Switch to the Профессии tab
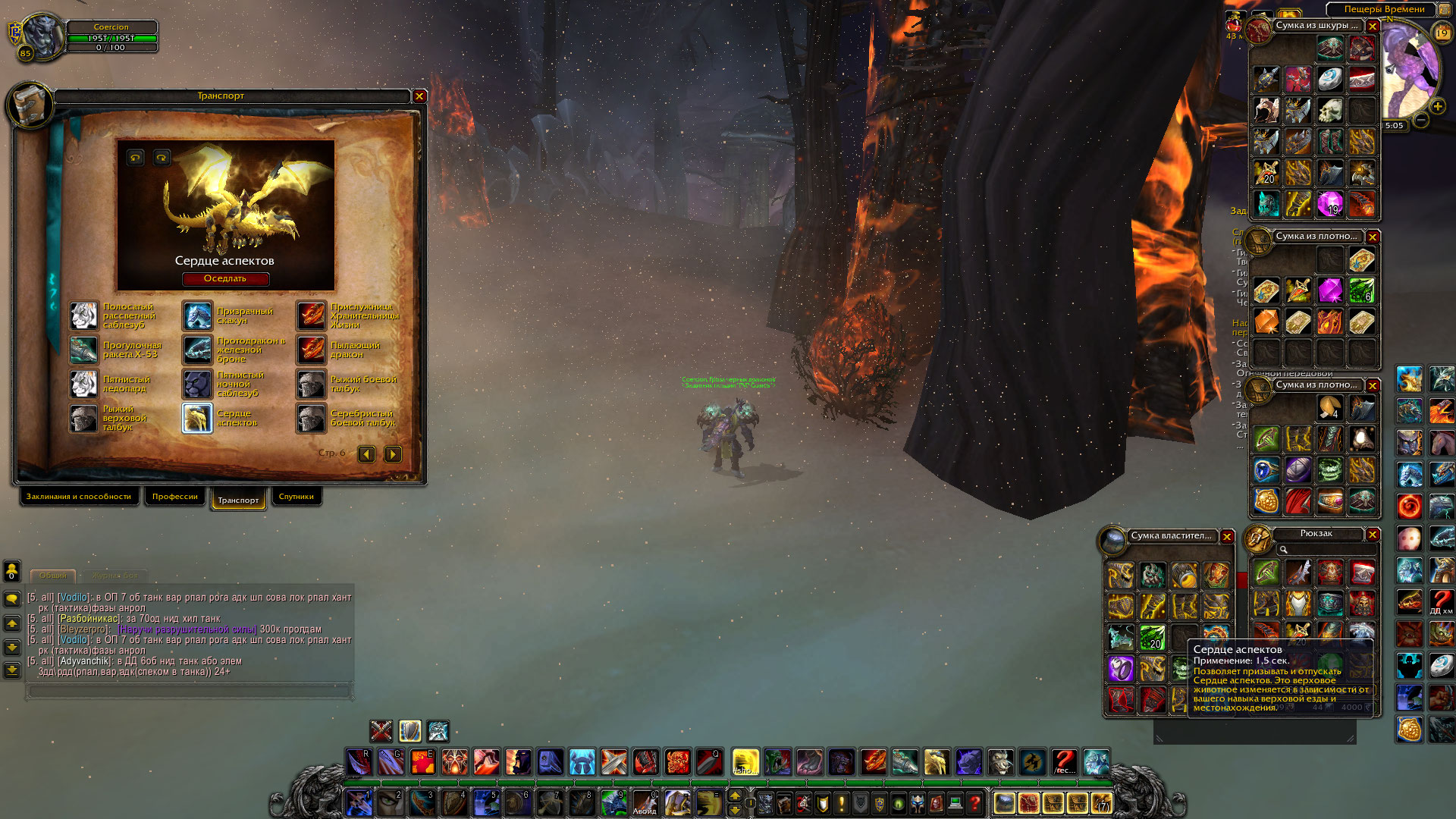The width and height of the screenshot is (1456, 819). [x=174, y=497]
